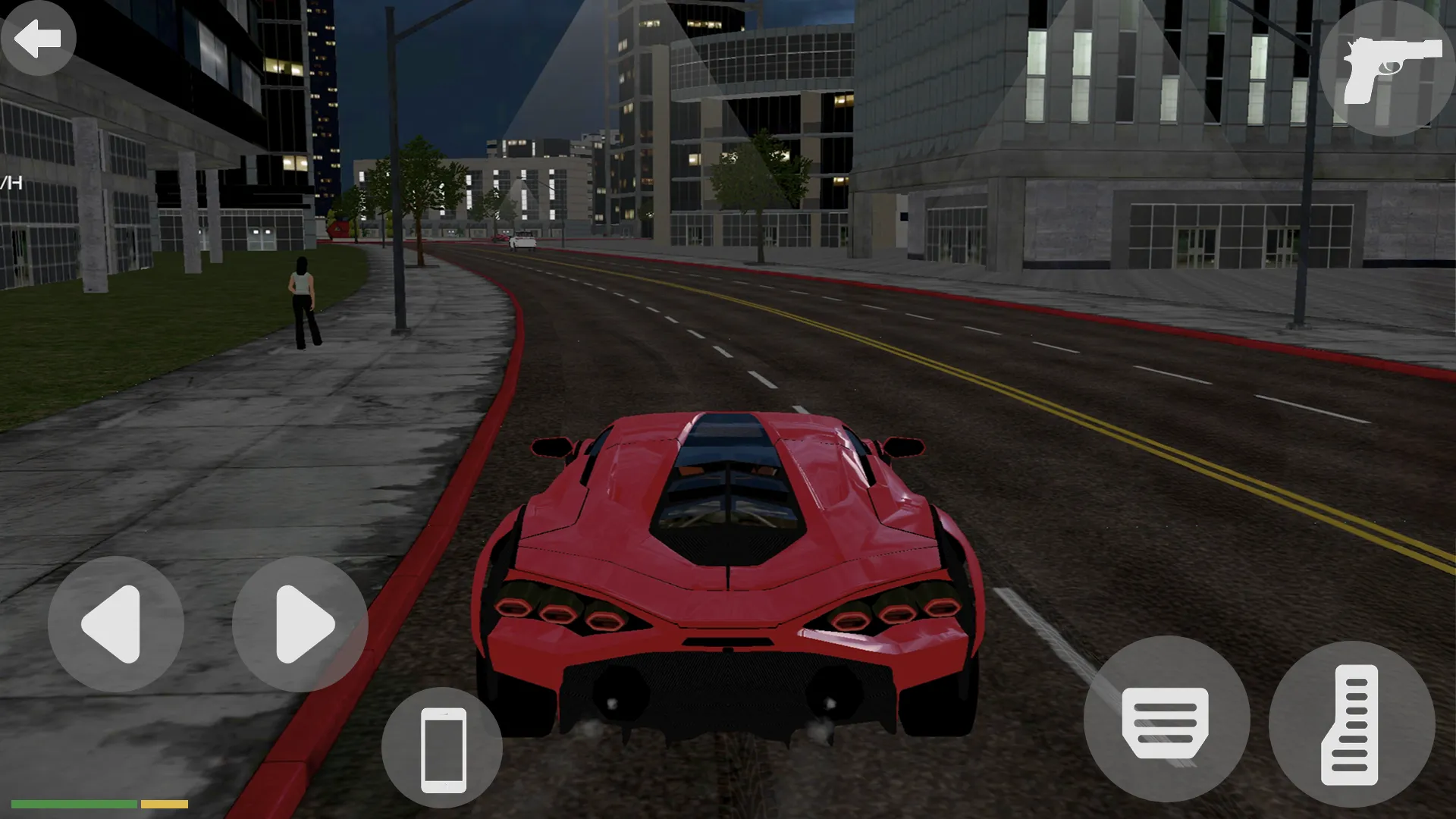The height and width of the screenshot is (819, 1456).
Task: Tap the back arrow to exit driving
Action: coord(38,38)
